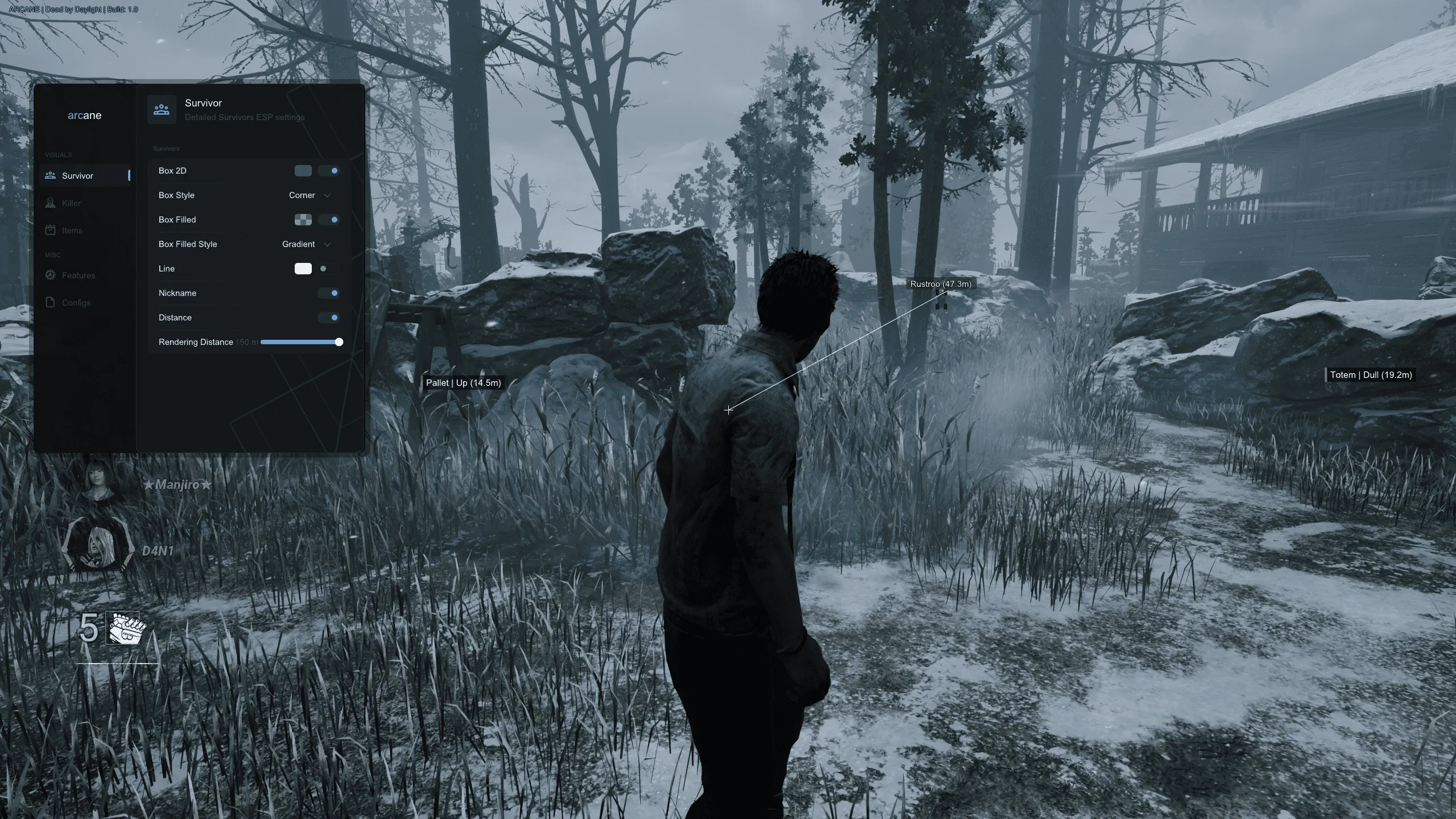Click the Rustroo player ESP label
The image size is (1456, 819).
(941, 283)
